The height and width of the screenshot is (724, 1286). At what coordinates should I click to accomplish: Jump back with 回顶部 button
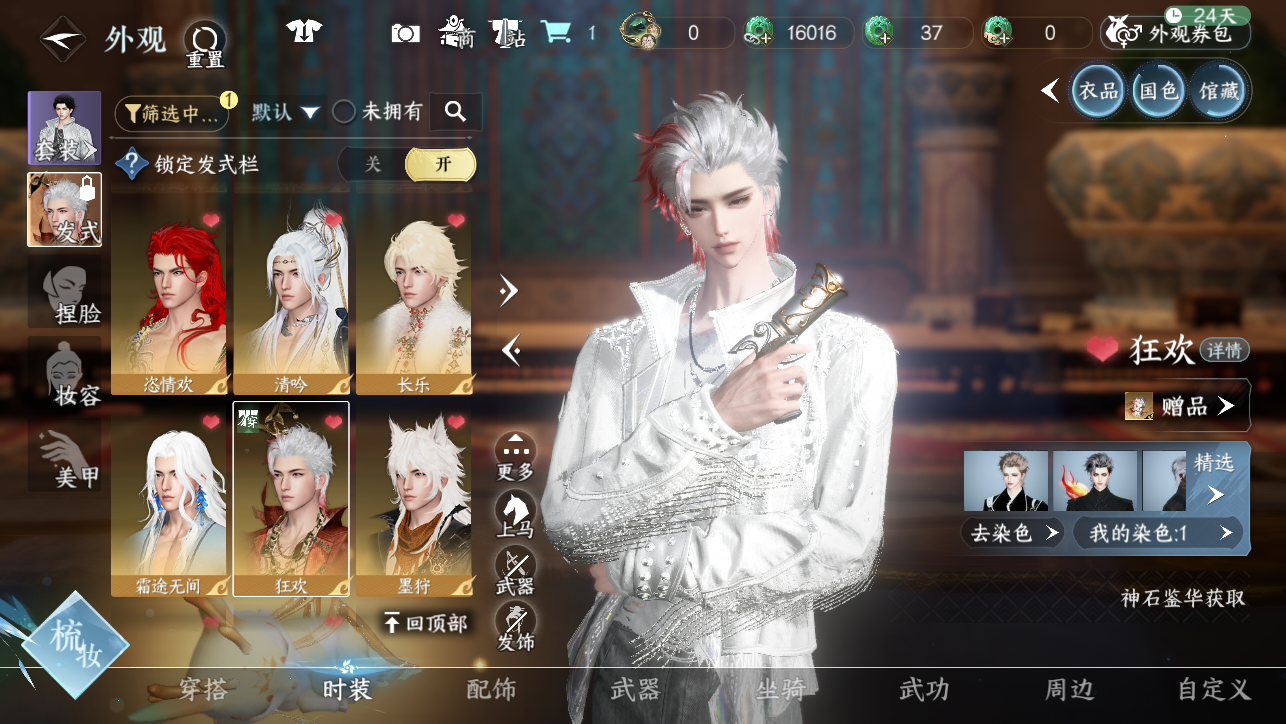[427, 623]
